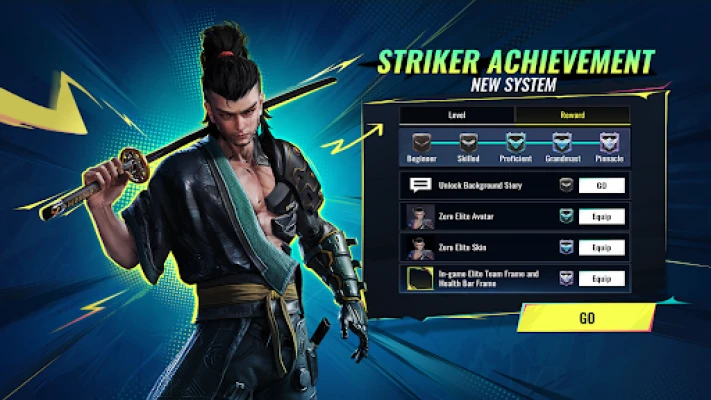Click GO beside Unlock Background Story
The image size is (711, 400).
[601, 185]
